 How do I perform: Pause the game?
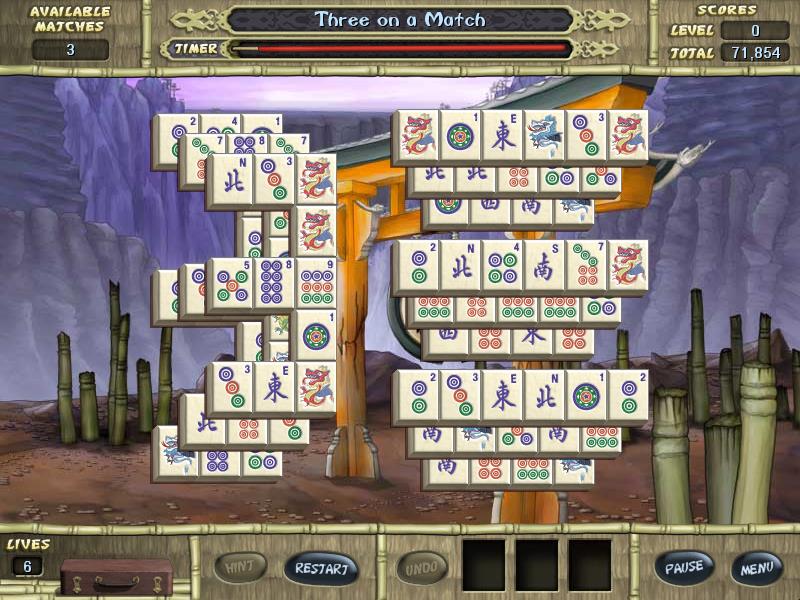(x=685, y=568)
